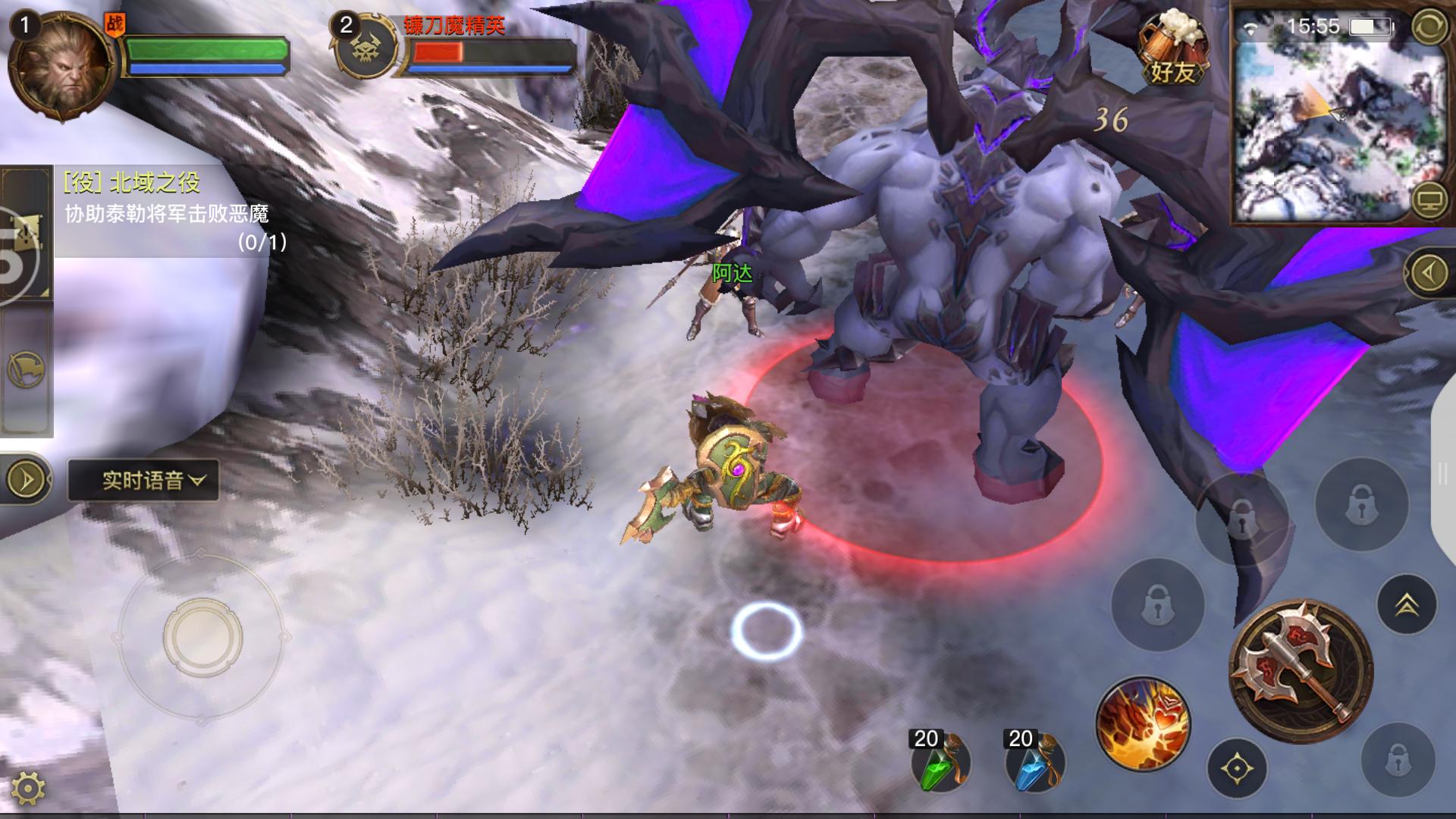Use the blue mana potion
The height and width of the screenshot is (819, 1456).
[1033, 762]
